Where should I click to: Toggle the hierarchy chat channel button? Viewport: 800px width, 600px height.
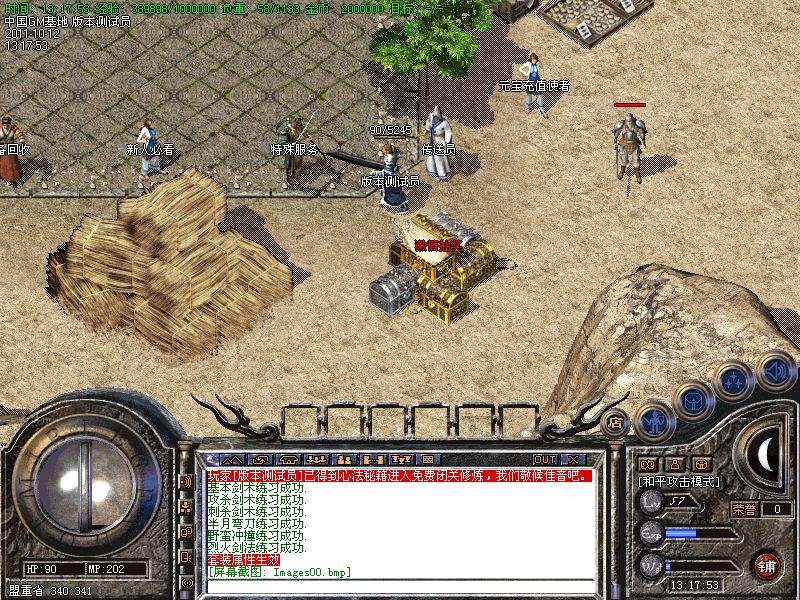pos(186,507)
